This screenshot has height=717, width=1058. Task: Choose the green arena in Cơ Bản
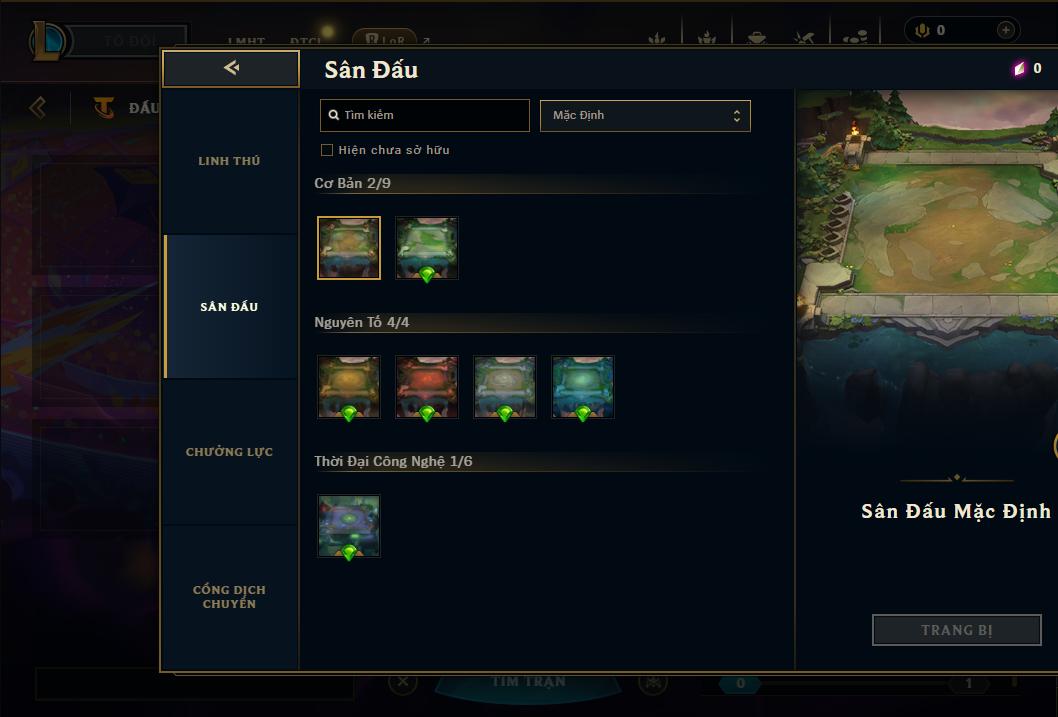pyautogui.click(x=427, y=248)
